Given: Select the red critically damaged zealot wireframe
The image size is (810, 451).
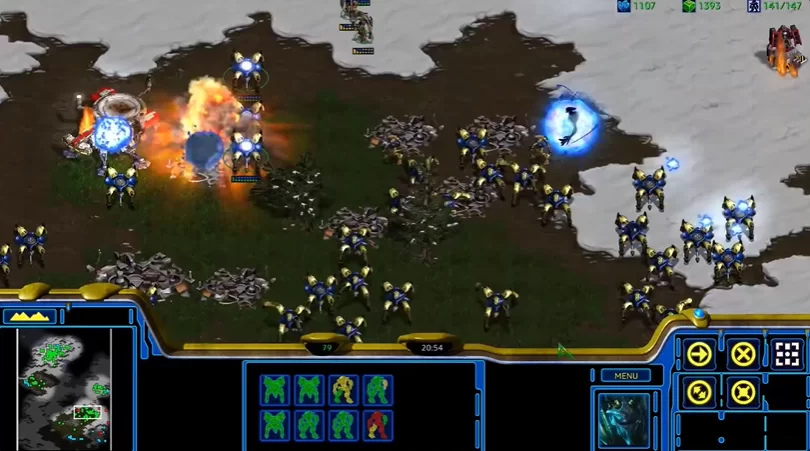Looking at the screenshot, I should [378, 424].
